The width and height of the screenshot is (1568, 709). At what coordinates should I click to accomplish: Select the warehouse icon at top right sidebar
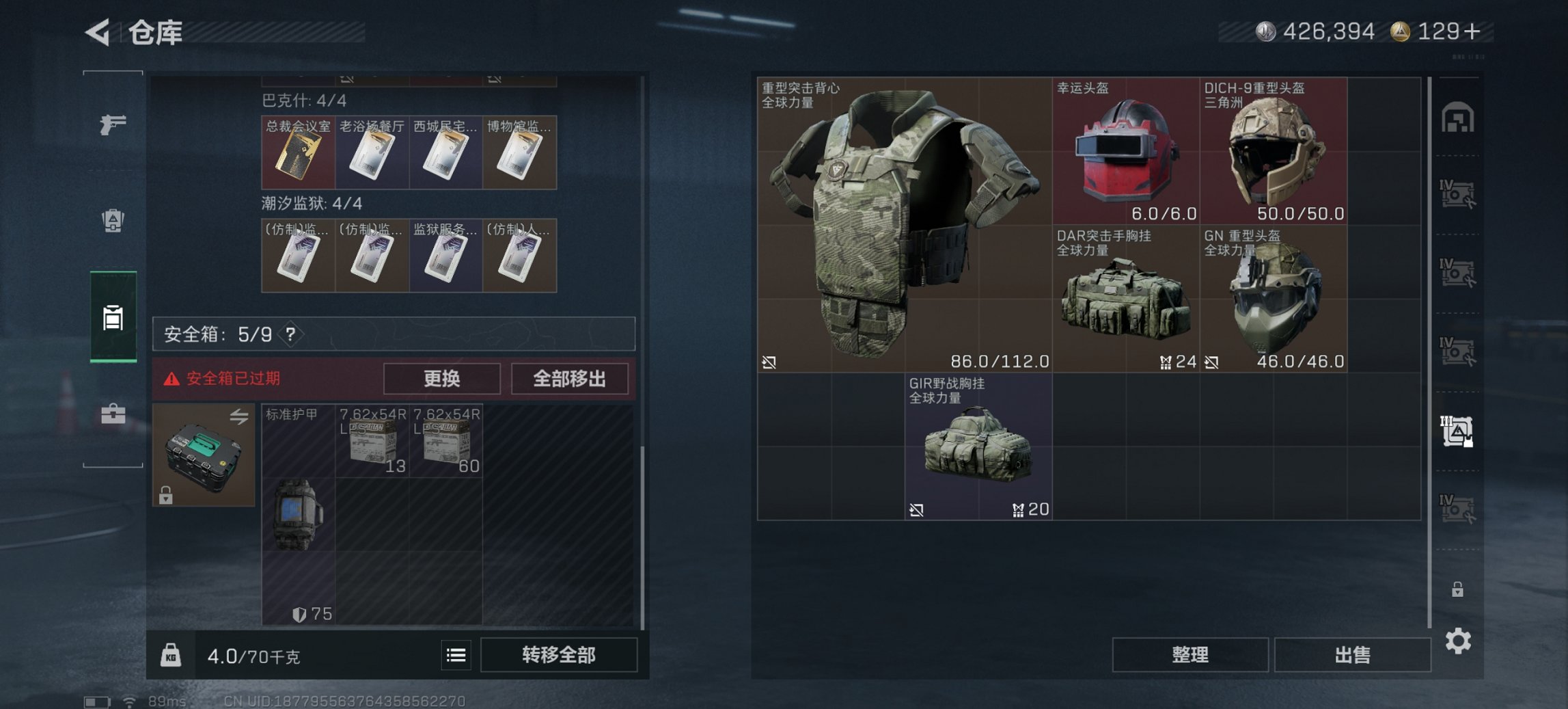click(1459, 118)
